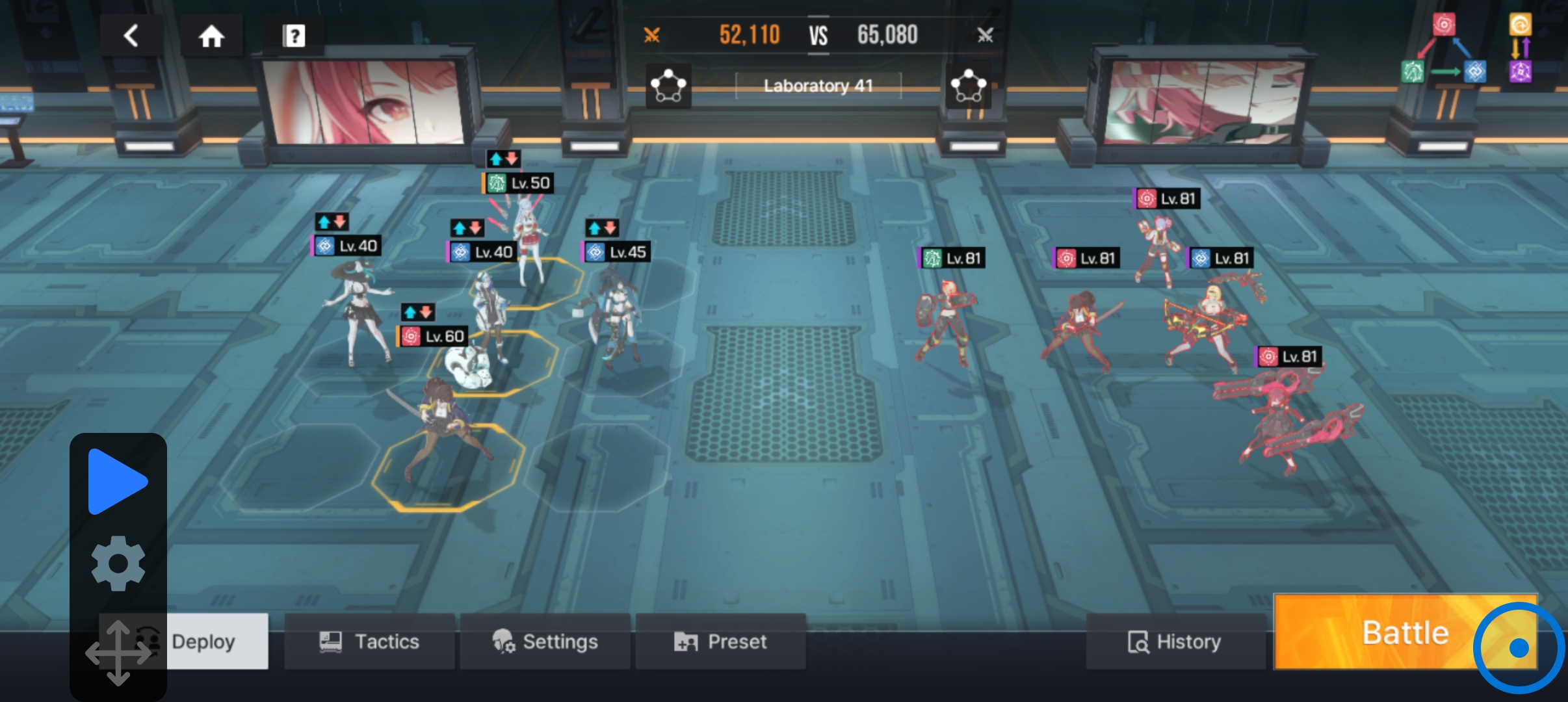Click the blue play overlay button
1568x702 pixels.
(117, 482)
